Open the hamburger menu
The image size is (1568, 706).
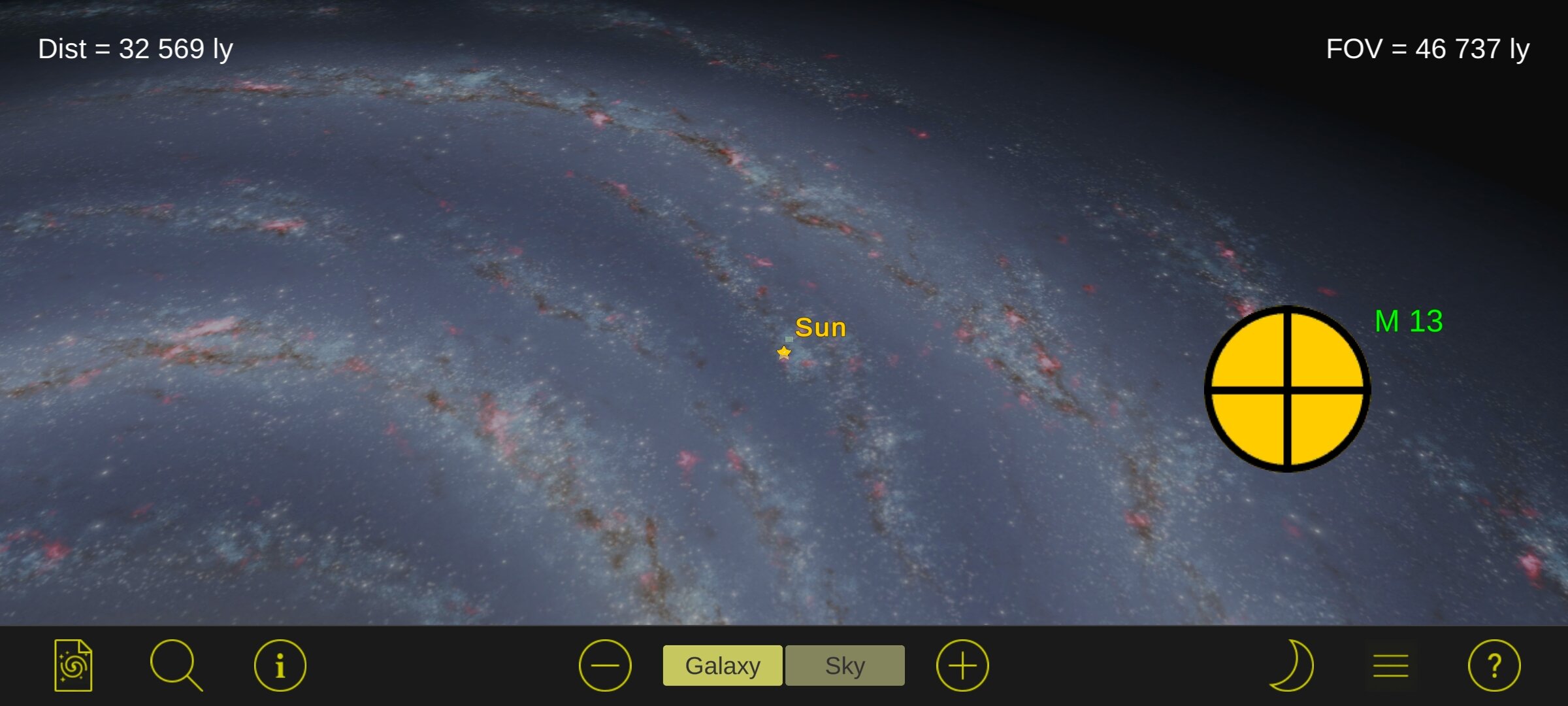1390,665
